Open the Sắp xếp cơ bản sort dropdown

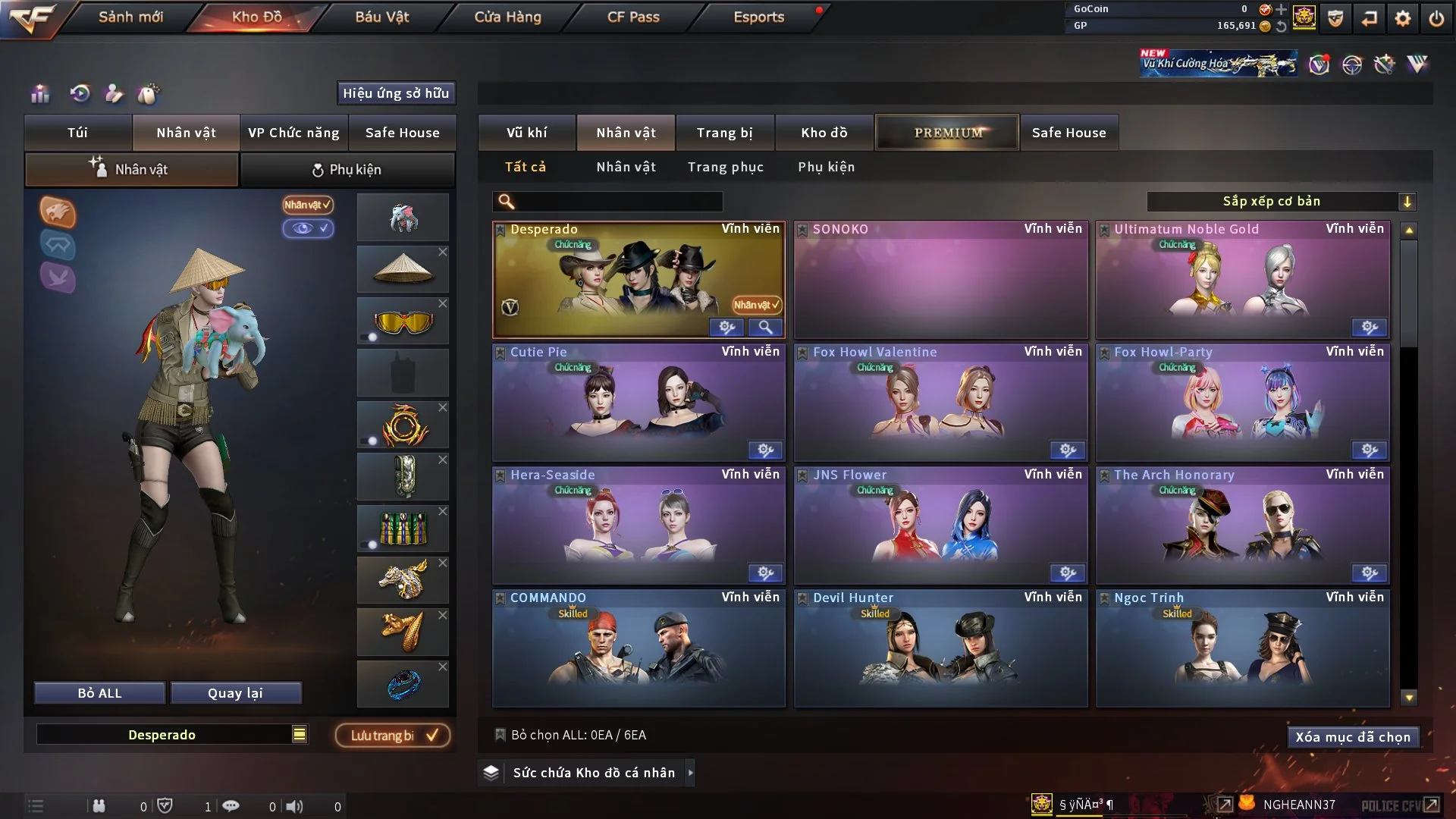(1281, 201)
